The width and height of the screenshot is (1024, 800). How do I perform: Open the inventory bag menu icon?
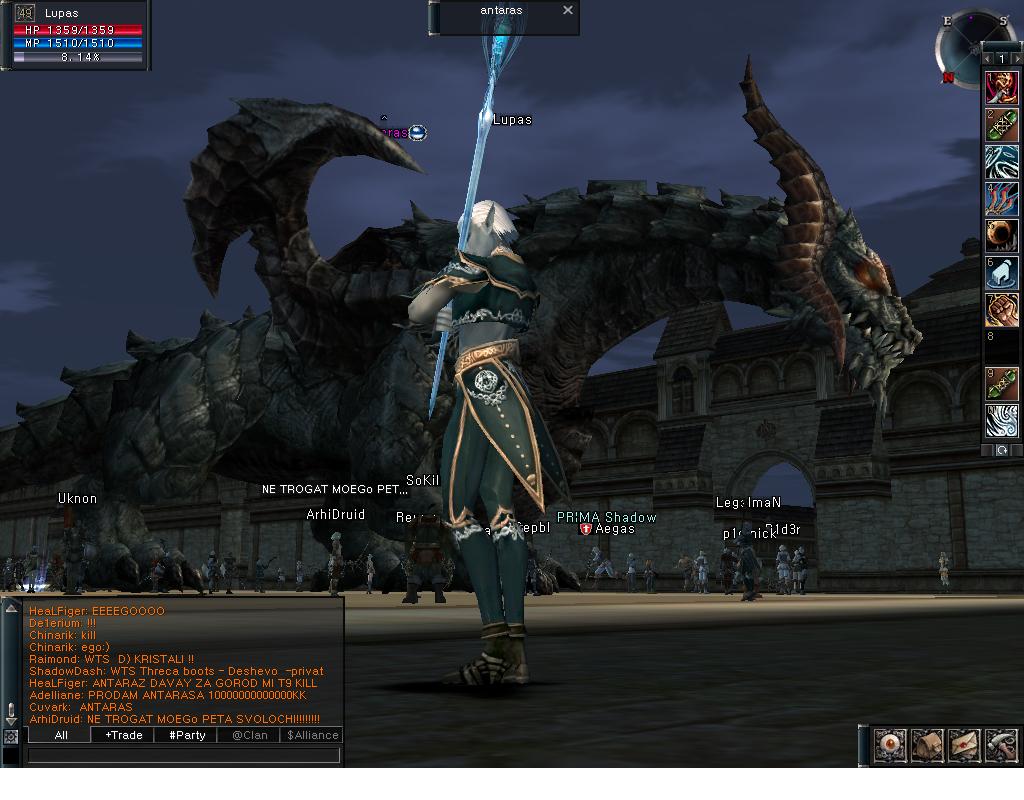pos(926,745)
